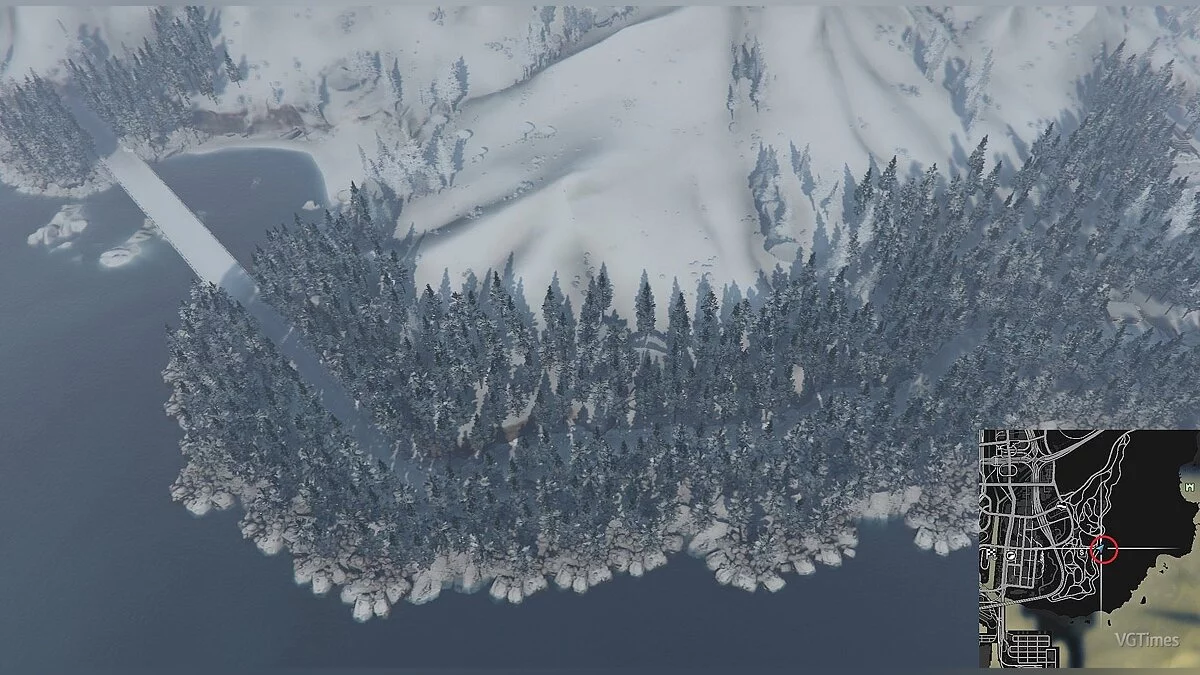
Task: Select the green castle marker on the map
Action: (x=1190, y=485)
